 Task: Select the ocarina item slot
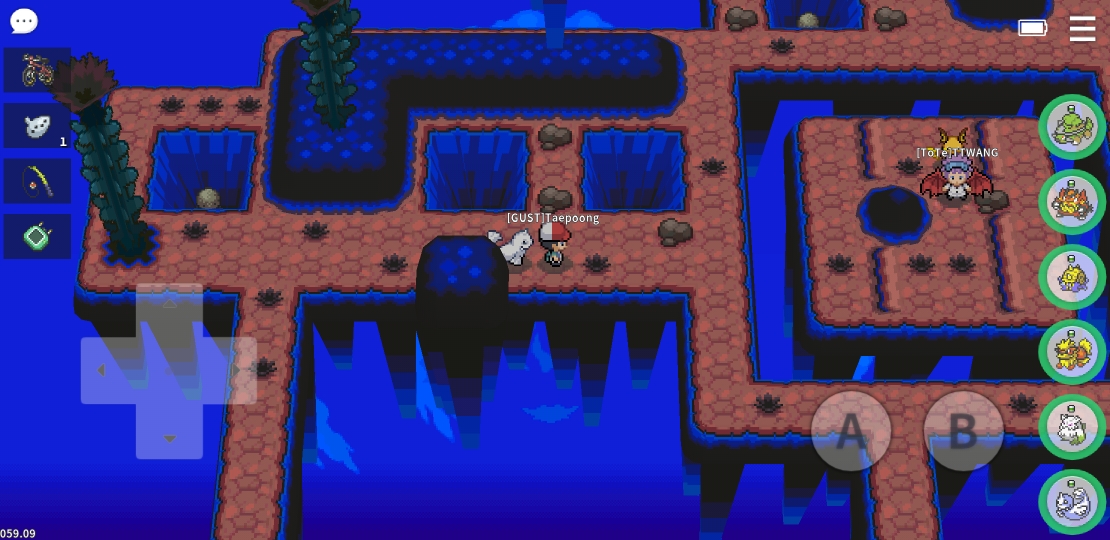pyautogui.click(x=37, y=126)
